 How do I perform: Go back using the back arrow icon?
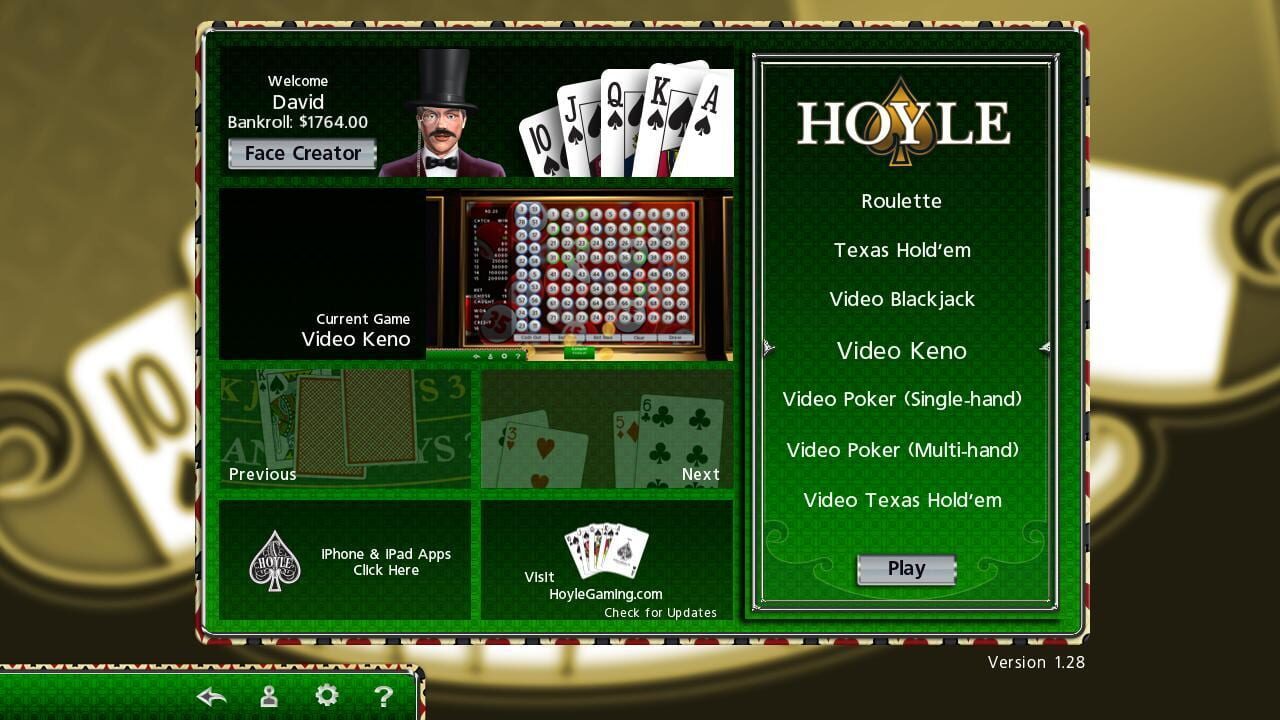210,695
